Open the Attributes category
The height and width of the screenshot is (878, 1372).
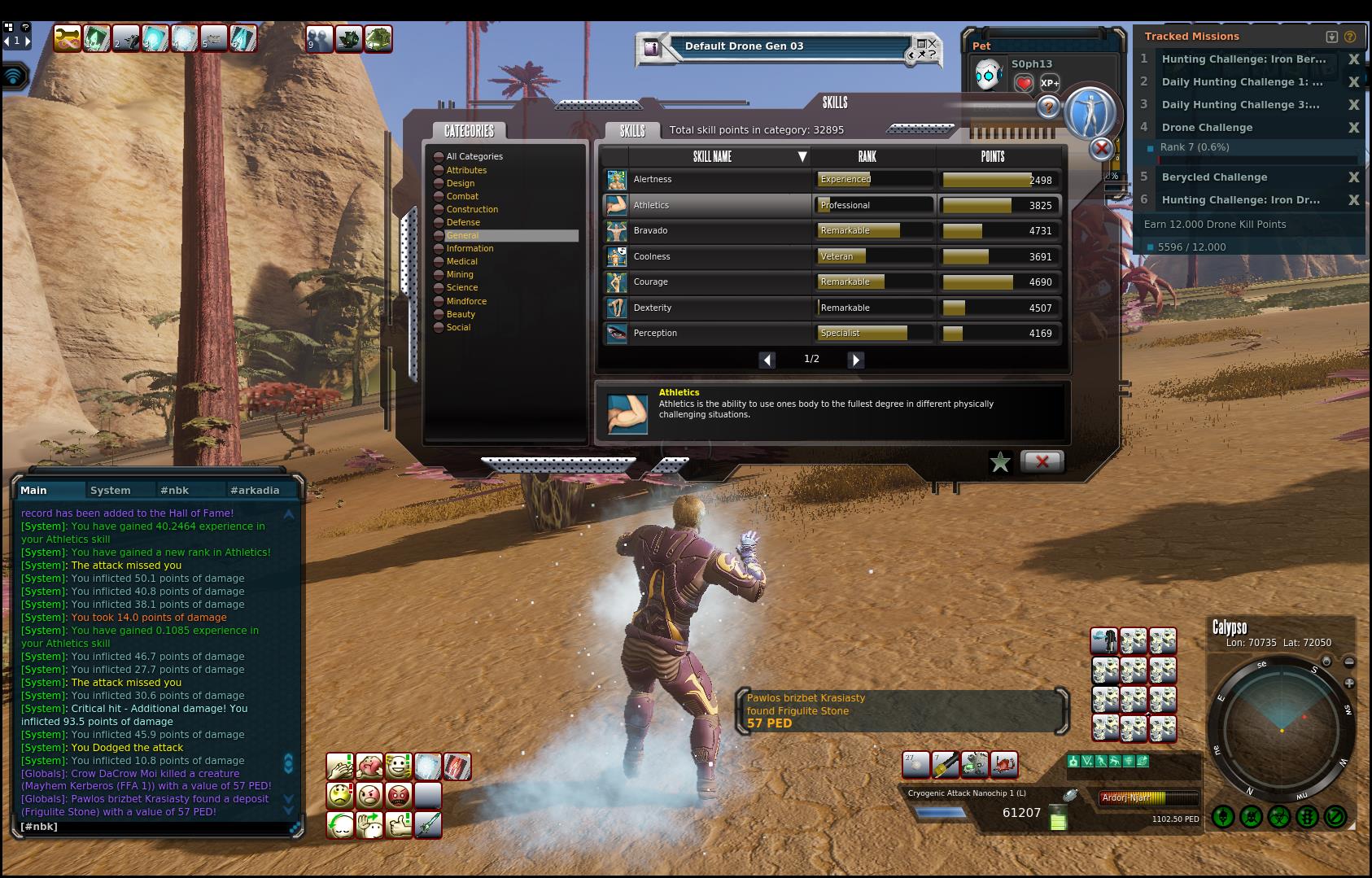pyautogui.click(x=466, y=170)
